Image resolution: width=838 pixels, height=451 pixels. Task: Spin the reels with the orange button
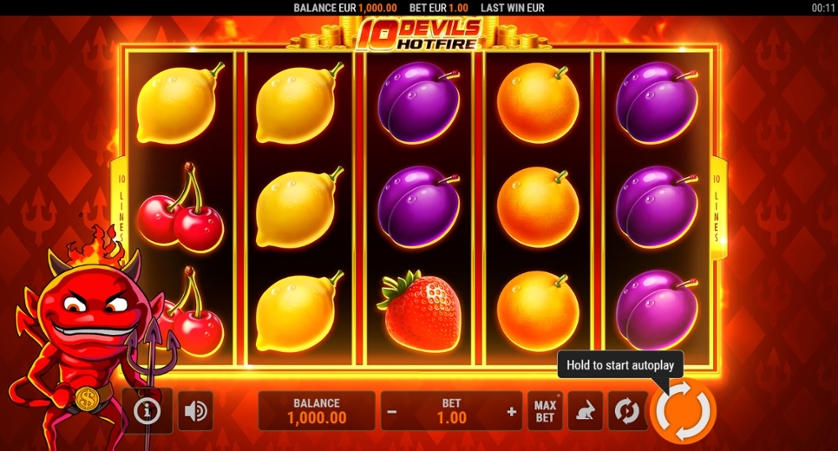click(x=683, y=411)
